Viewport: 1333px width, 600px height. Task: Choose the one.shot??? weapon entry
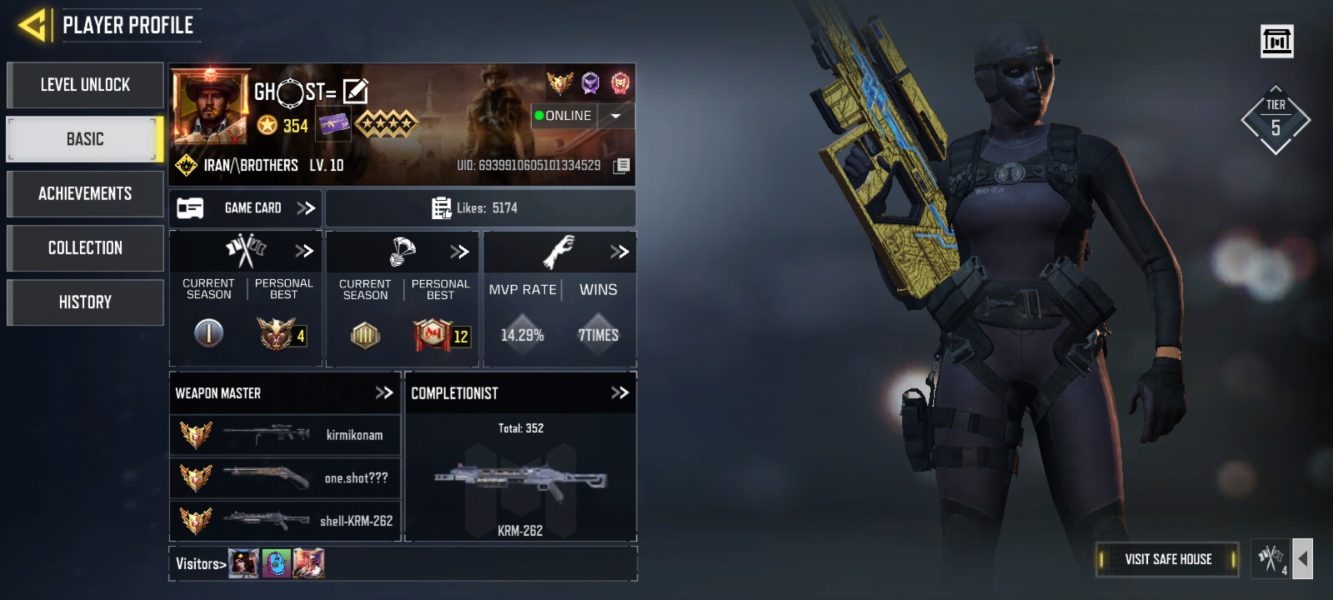click(285, 478)
